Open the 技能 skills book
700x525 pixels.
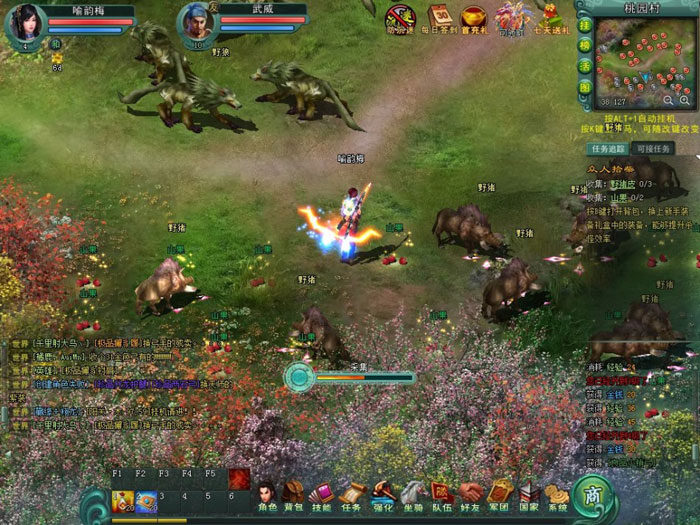tap(321, 494)
